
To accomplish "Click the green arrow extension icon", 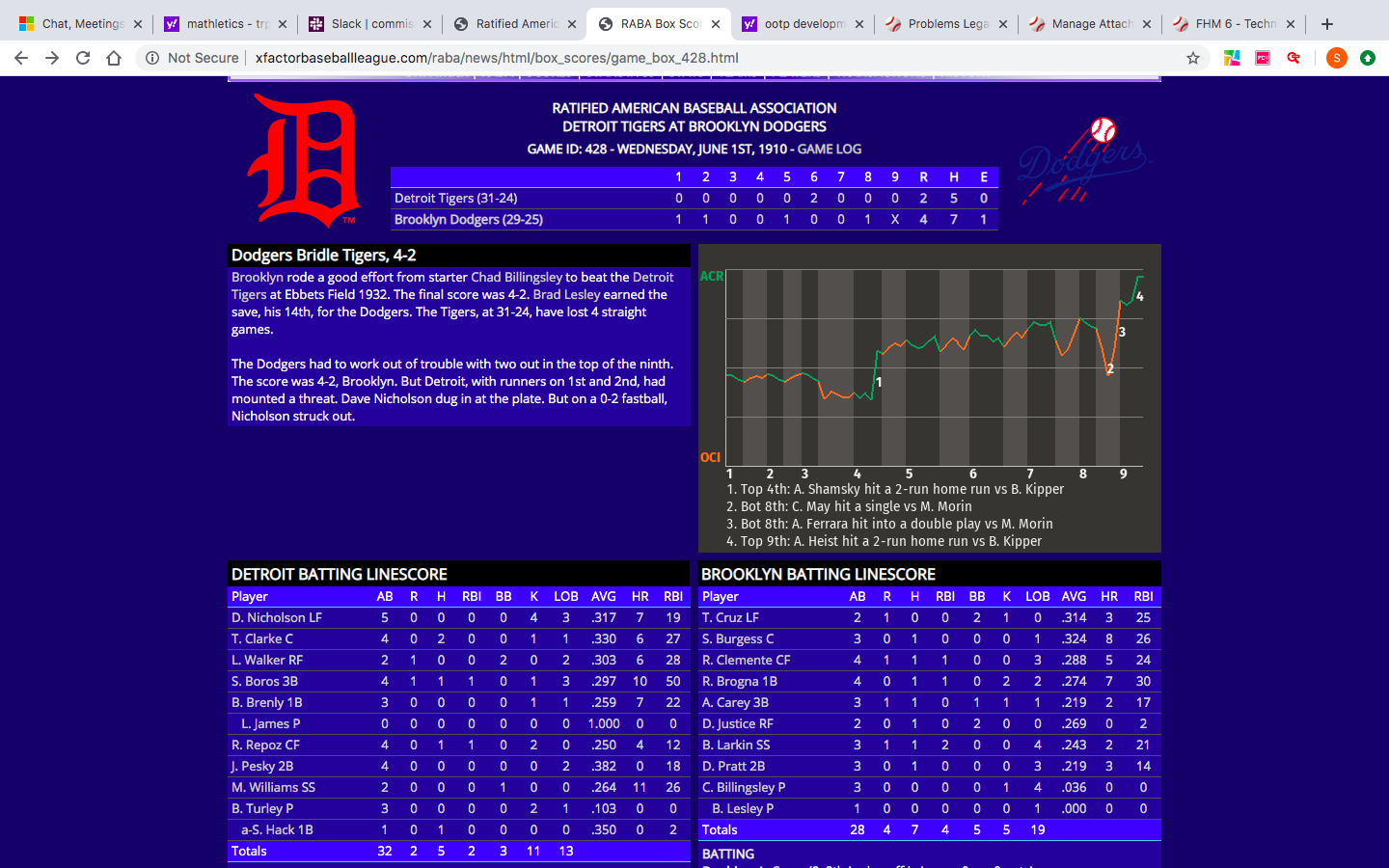I will click(x=1368, y=57).
